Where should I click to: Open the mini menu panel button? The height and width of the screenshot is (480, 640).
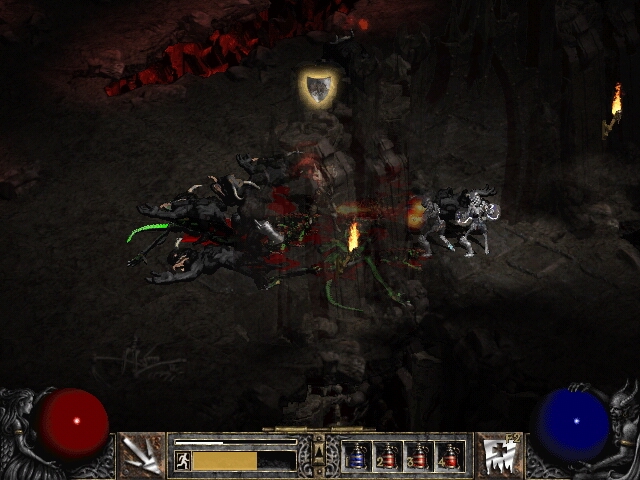319,454
